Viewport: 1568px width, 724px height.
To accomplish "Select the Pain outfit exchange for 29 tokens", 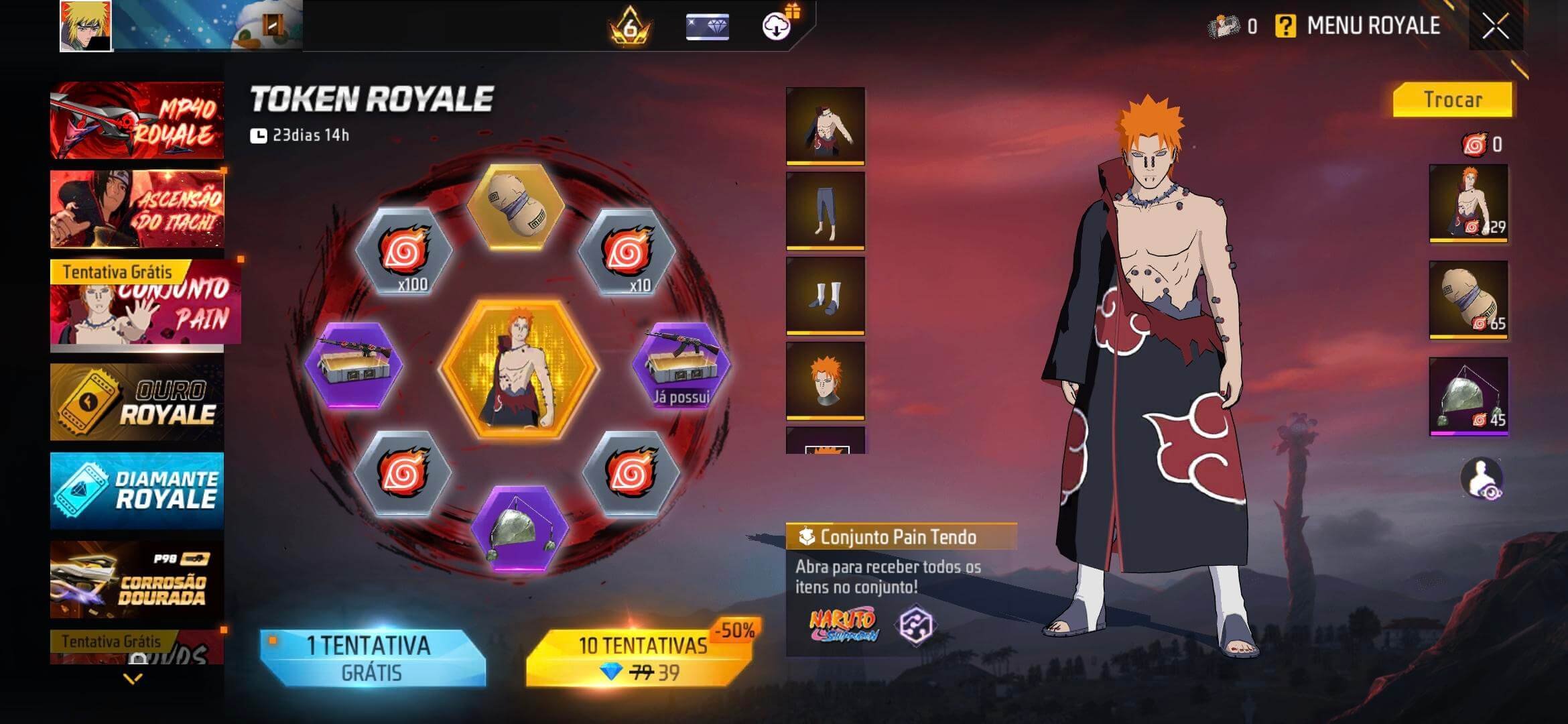I will pyautogui.click(x=1468, y=202).
